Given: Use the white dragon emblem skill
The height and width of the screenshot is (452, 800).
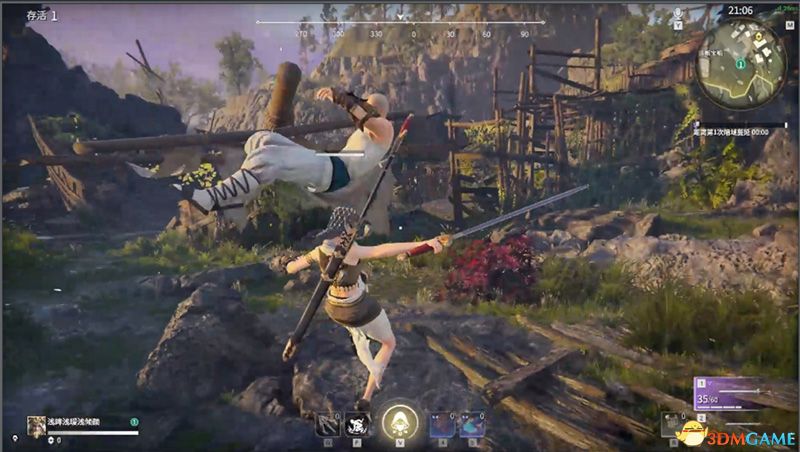Looking at the screenshot, I should [356, 425].
